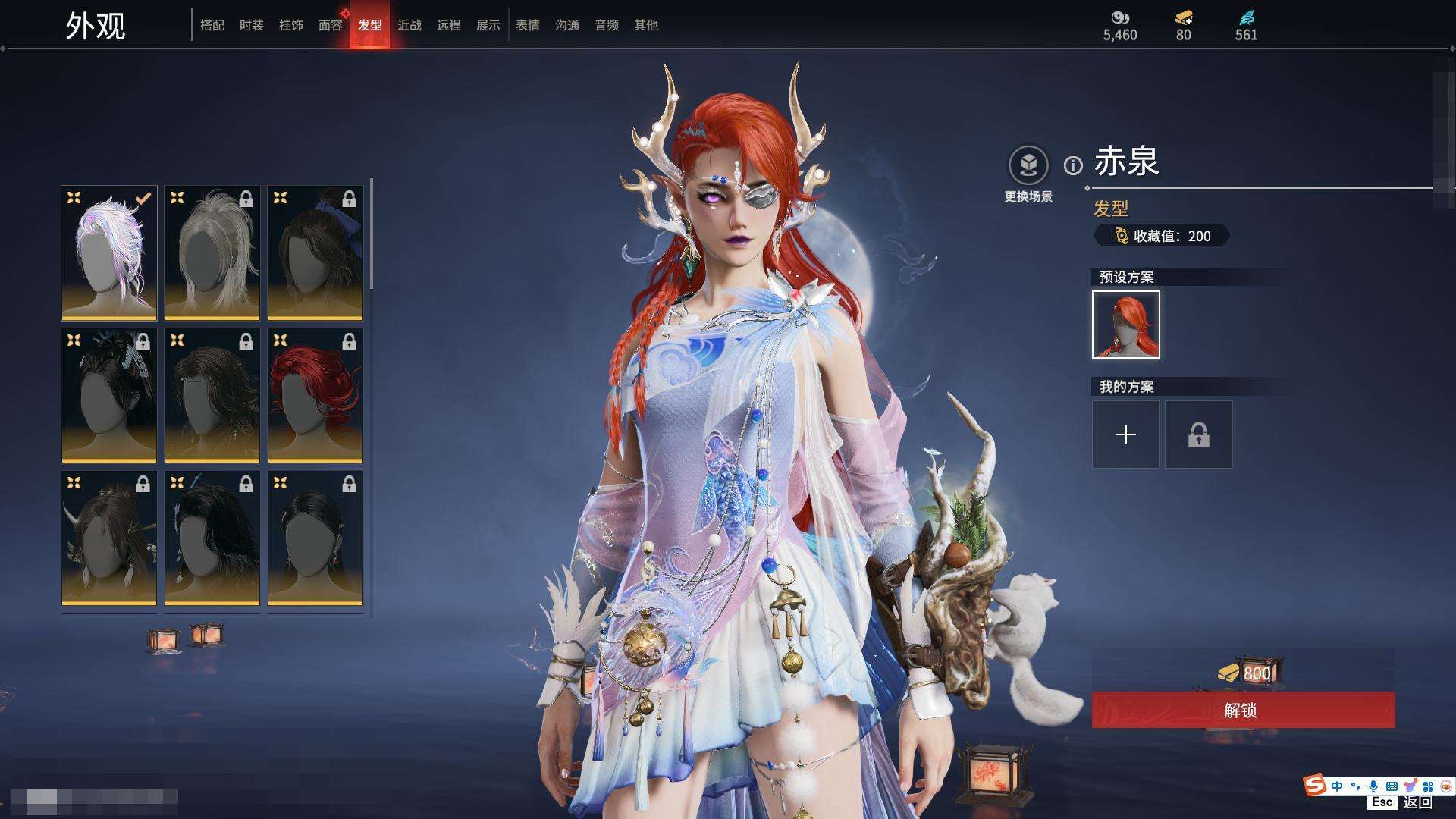This screenshot has width=1456, height=819.
Task: Pick the locked grey ponytail hairstyle
Action: tap(212, 253)
